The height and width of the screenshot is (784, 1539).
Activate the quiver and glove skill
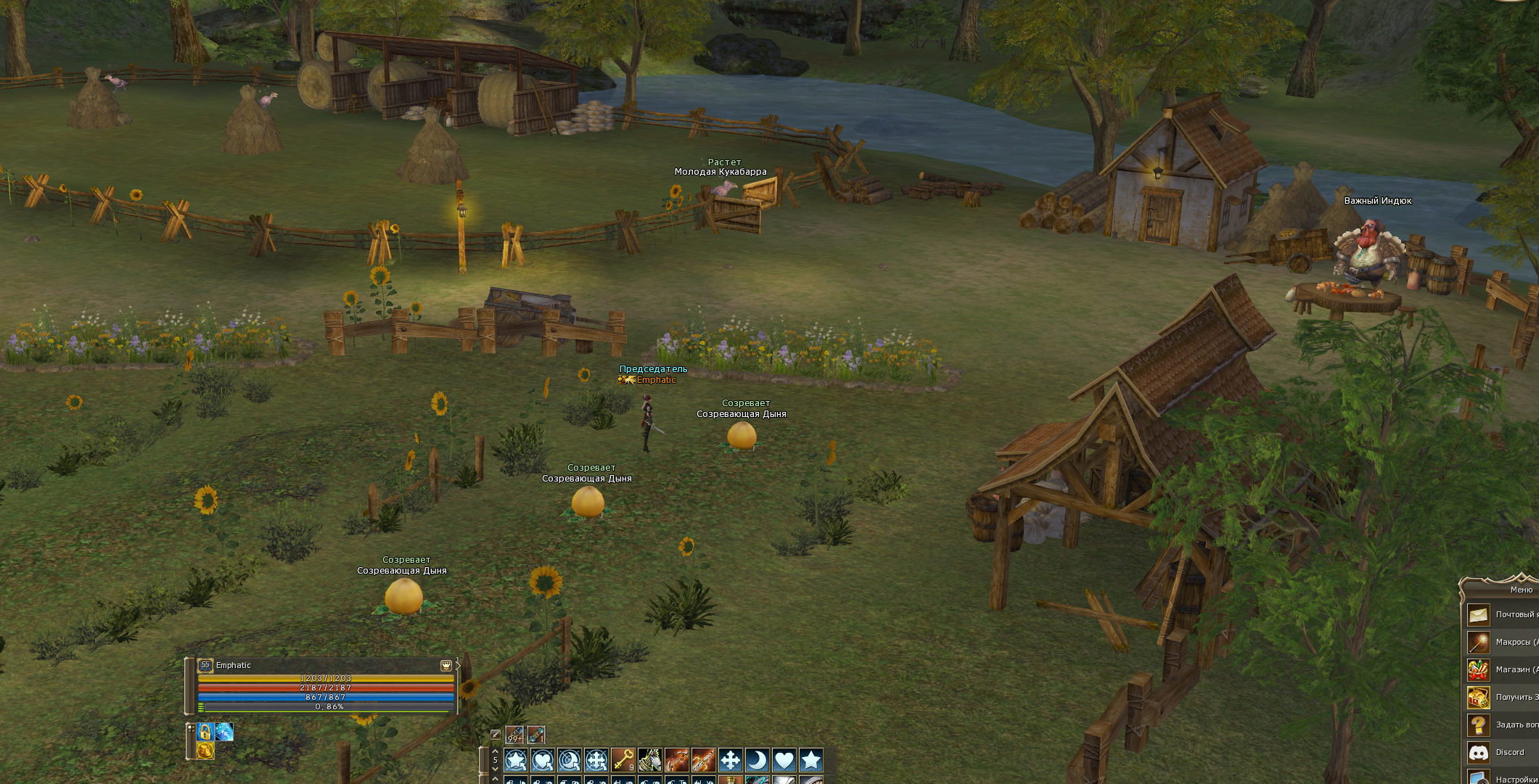[x=649, y=759]
